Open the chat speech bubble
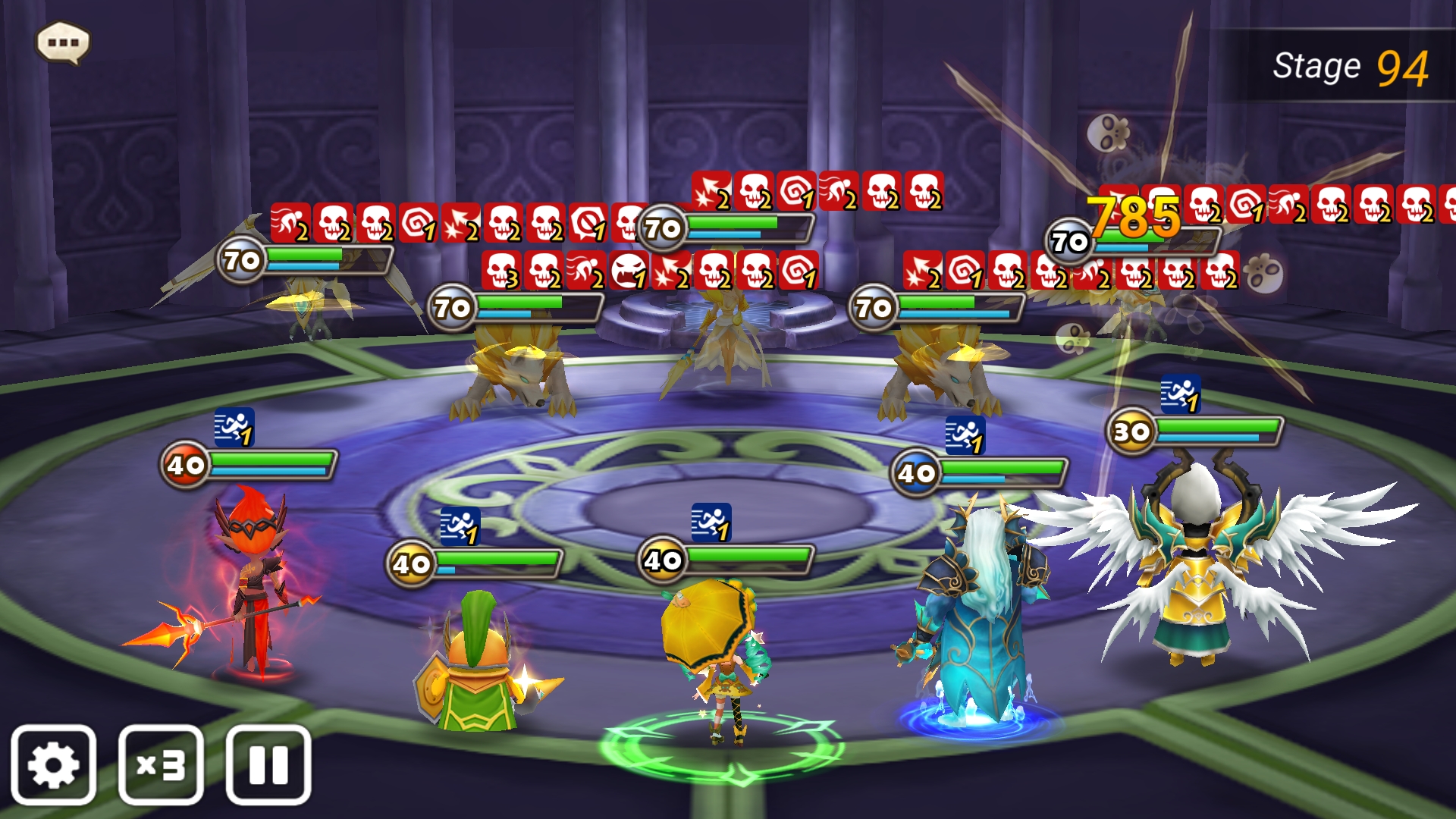The image size is (1456, 819). (64, 42)
